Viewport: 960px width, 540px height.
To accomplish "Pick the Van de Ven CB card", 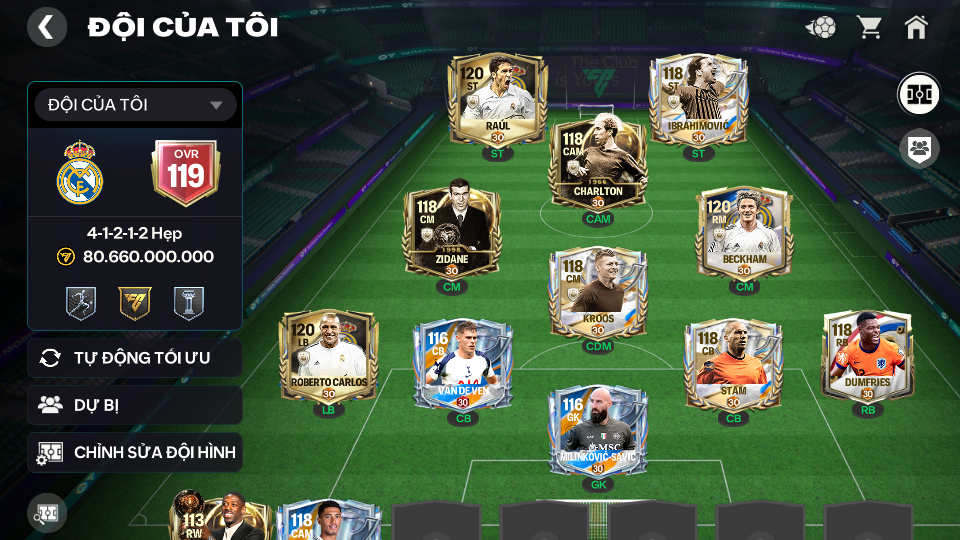I will point(463,365).
